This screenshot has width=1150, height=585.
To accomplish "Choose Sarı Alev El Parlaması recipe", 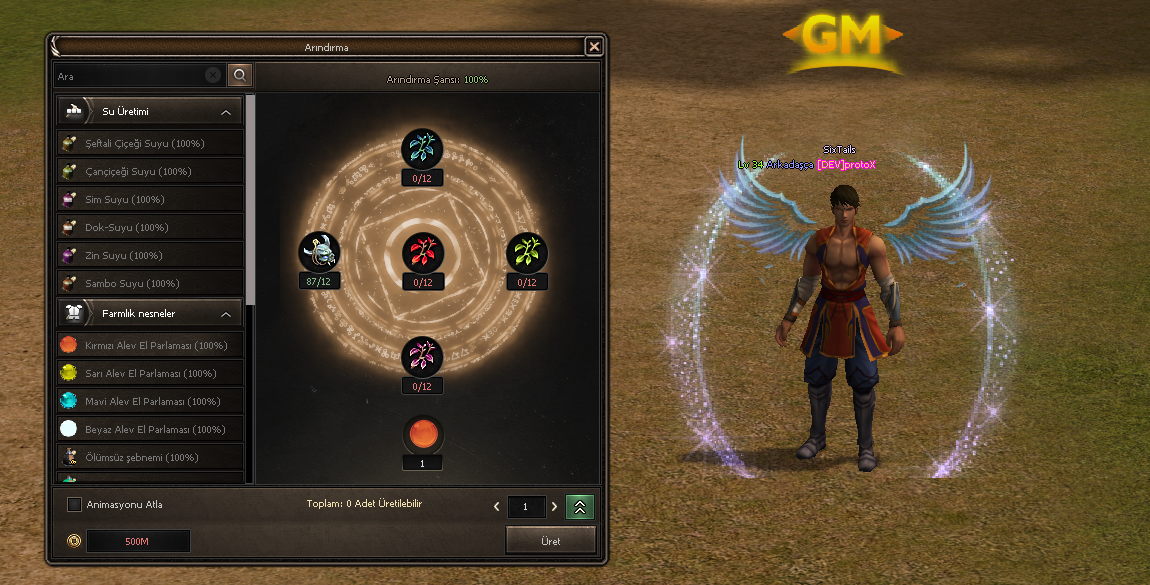I will pyautogui.click(x=150, y=374).
